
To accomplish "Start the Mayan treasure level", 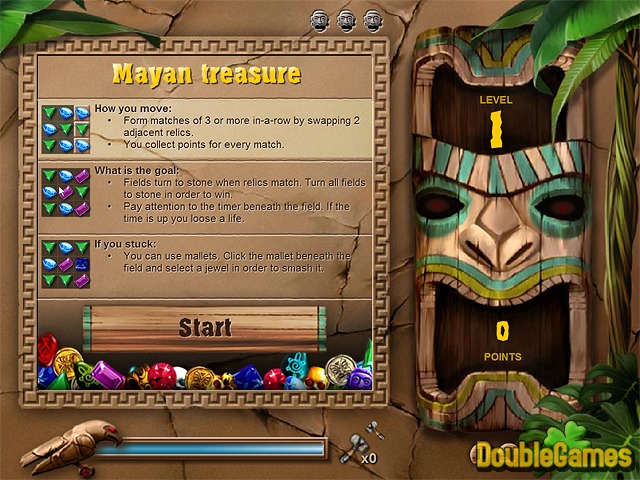I will coord(205,327).
